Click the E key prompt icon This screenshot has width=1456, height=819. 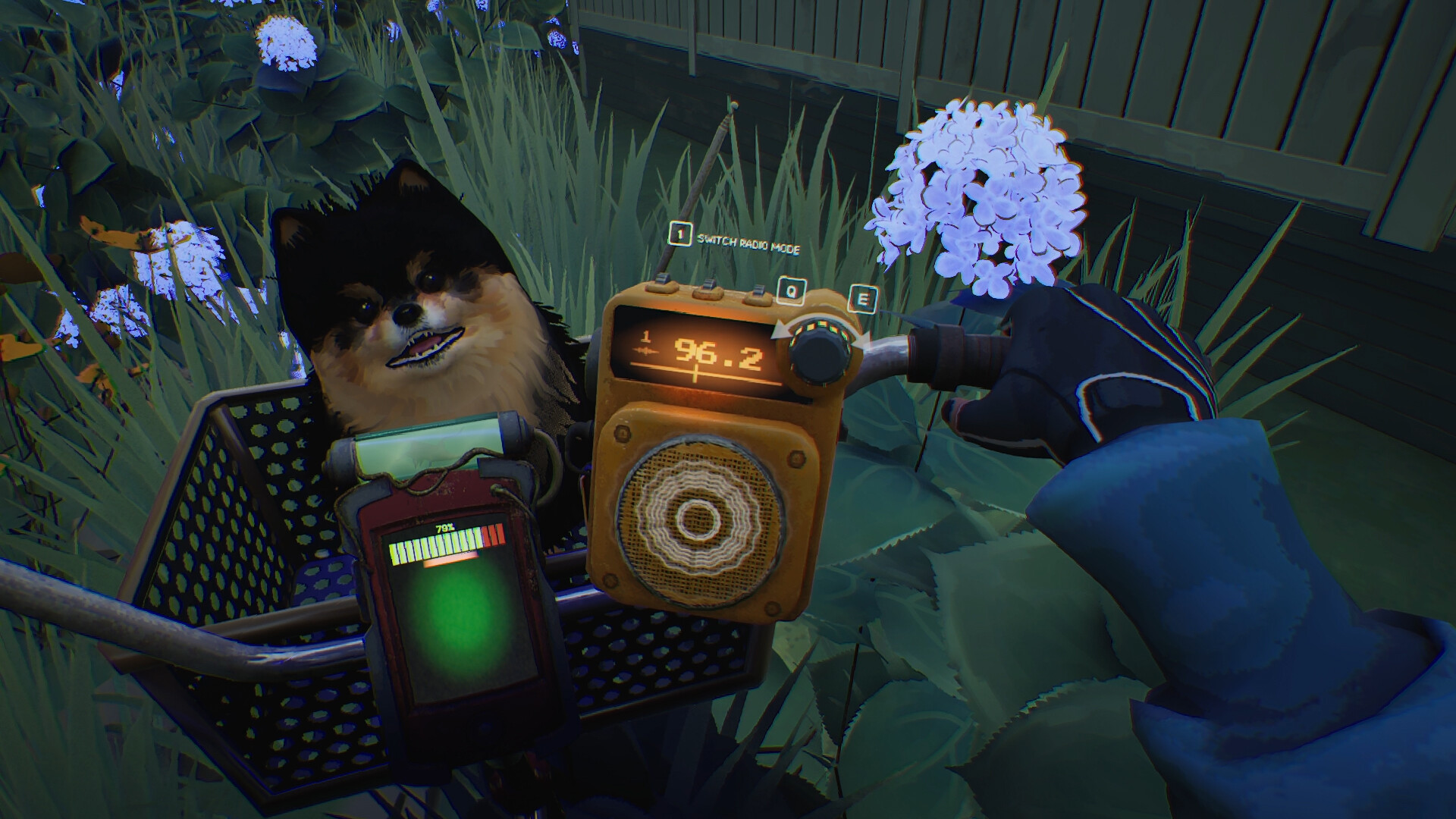[x=863, y=298]
